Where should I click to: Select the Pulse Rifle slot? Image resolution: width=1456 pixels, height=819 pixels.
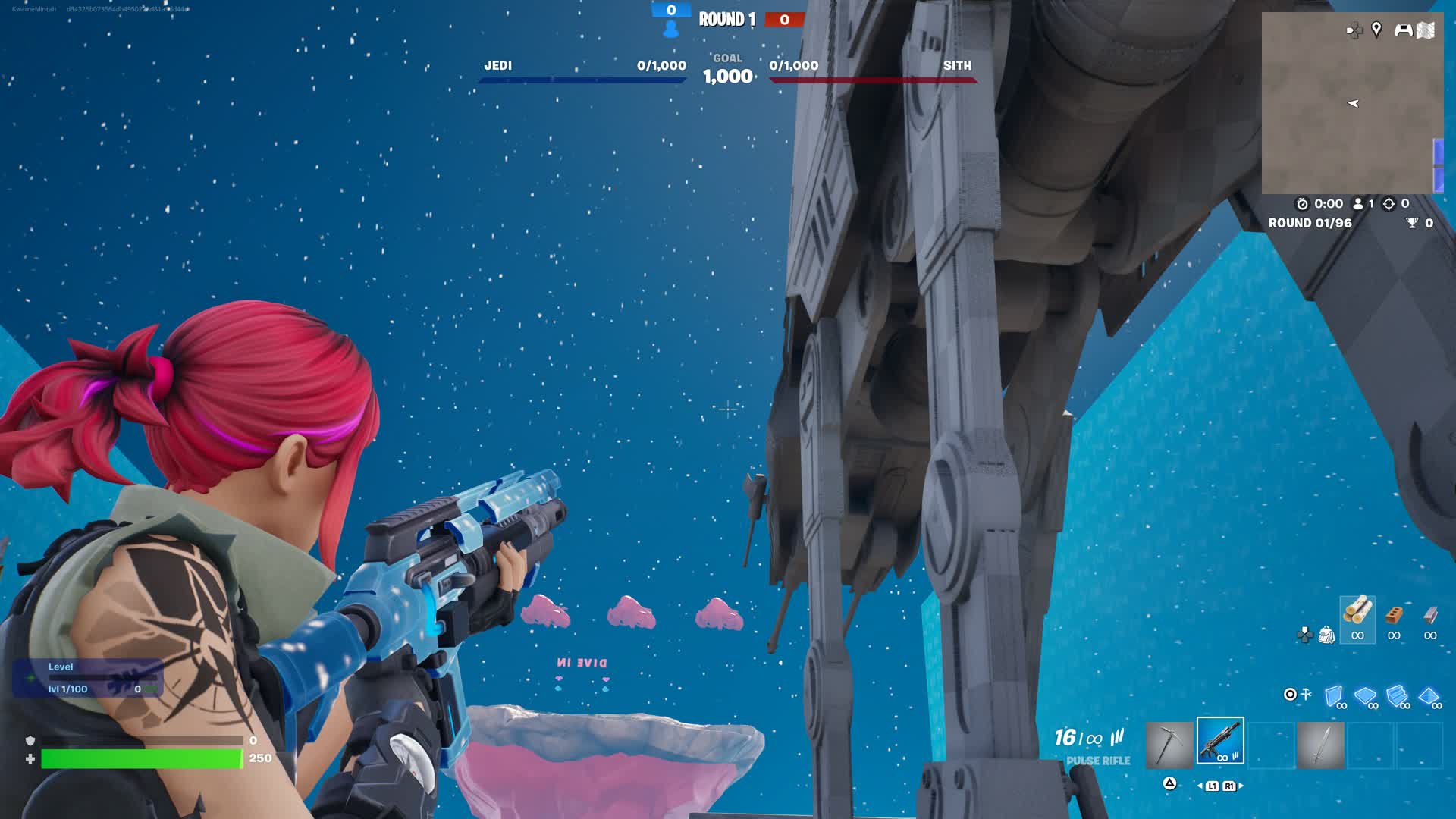(1220, 740)
